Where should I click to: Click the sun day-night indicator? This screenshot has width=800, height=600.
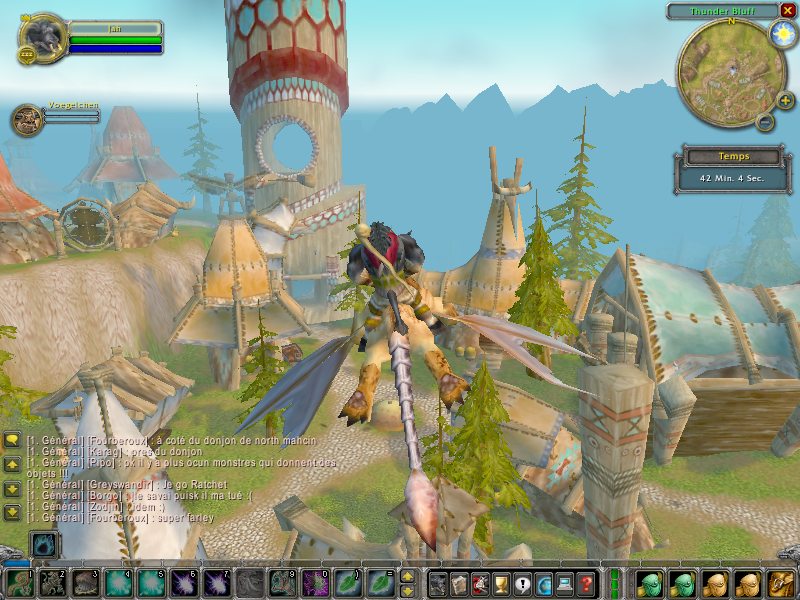(x=781, y=34)
